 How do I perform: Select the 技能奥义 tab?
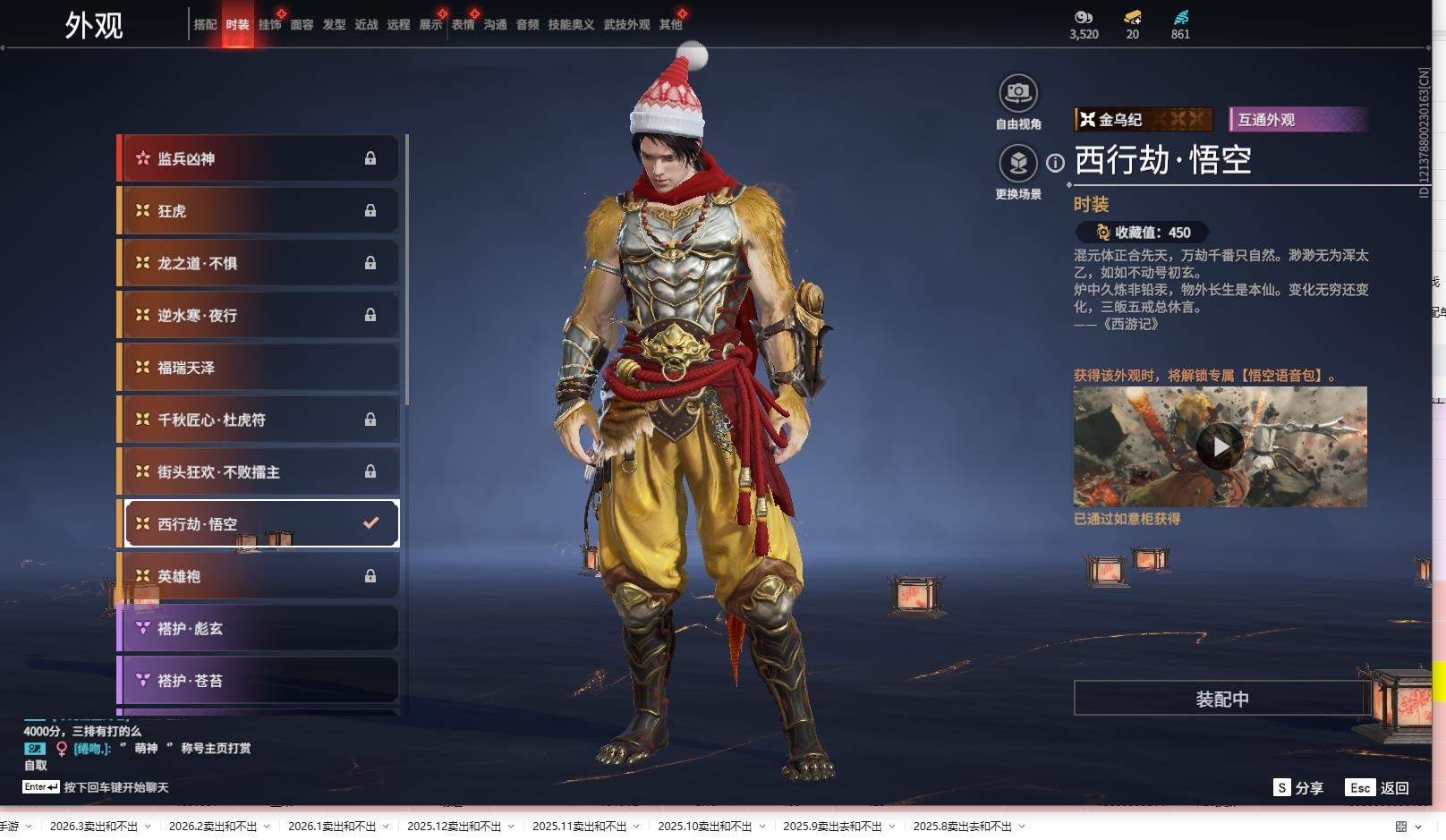(x=571, y=25)
